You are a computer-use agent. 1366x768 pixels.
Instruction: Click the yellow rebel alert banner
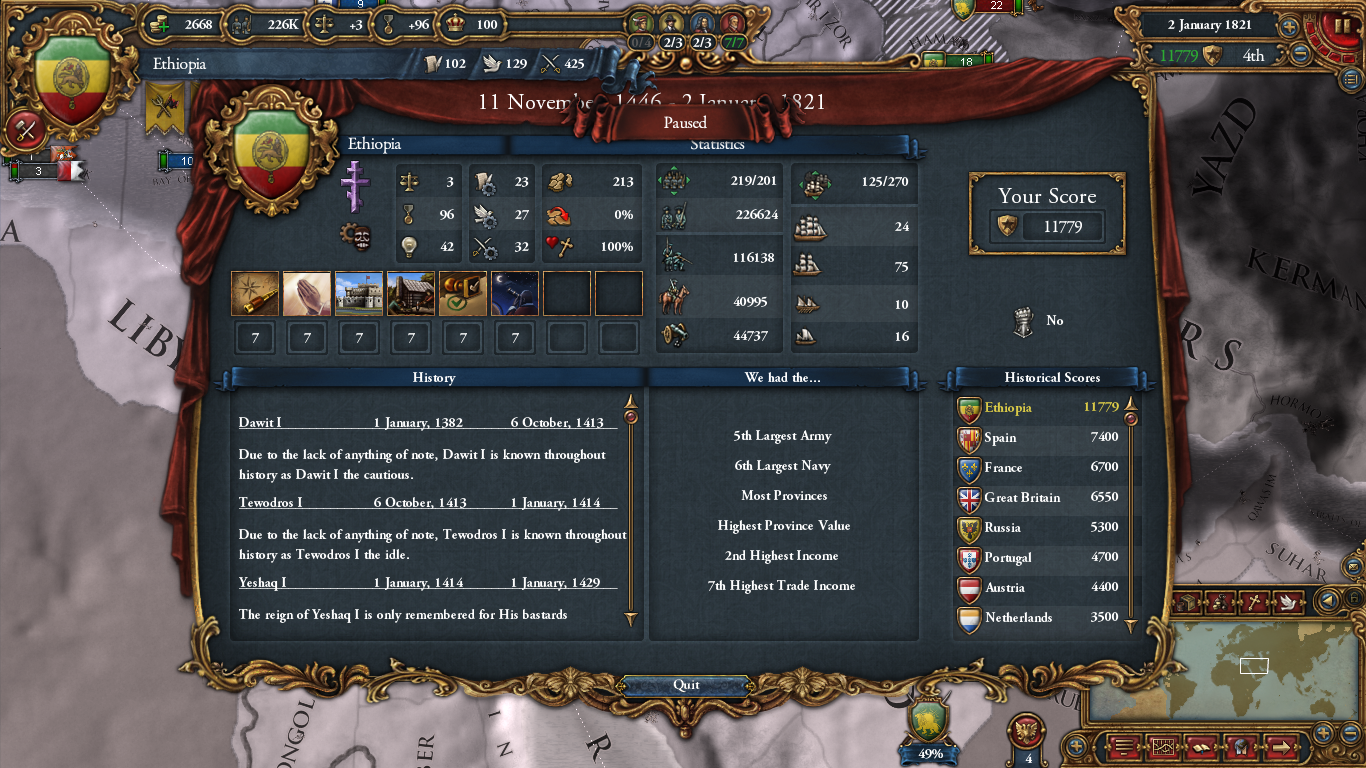point(165,108)
